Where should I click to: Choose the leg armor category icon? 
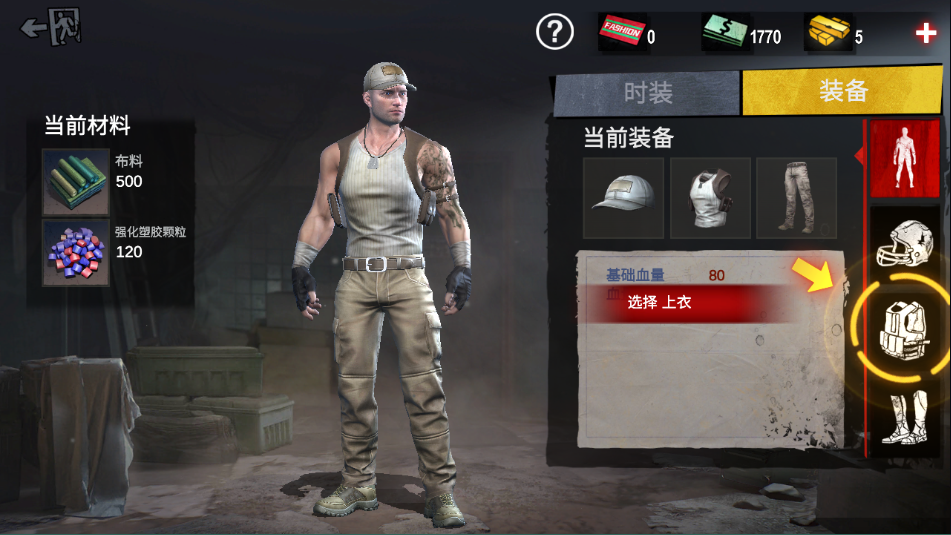(x=904, y=417)
